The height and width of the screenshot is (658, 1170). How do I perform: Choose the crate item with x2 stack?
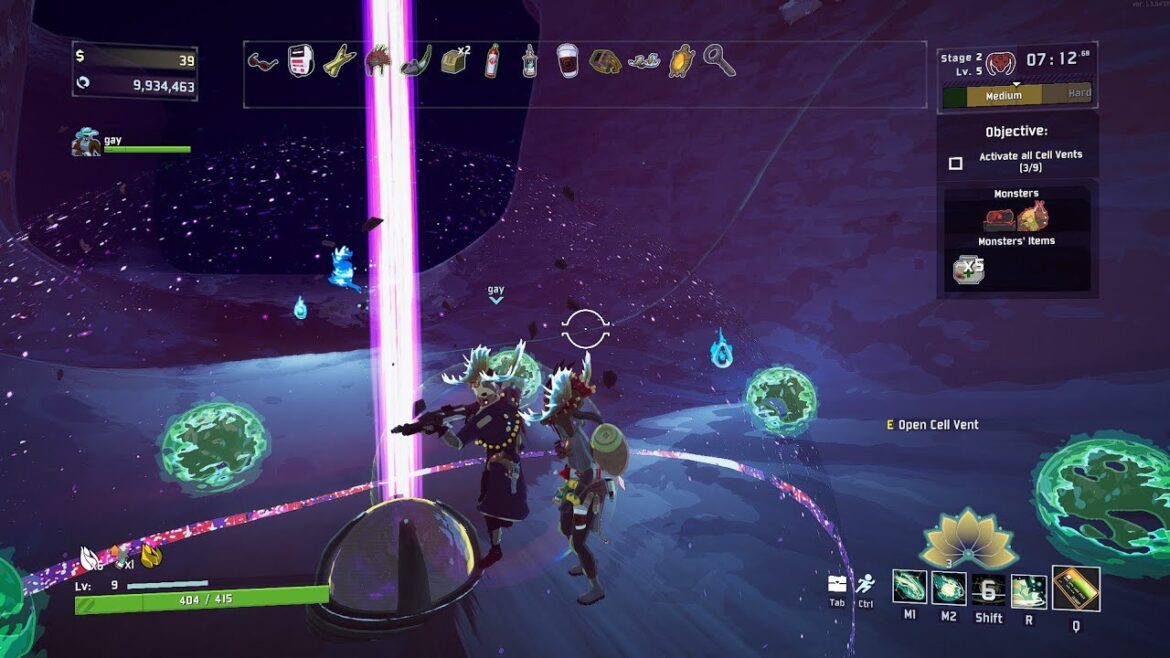click(455, 62)
